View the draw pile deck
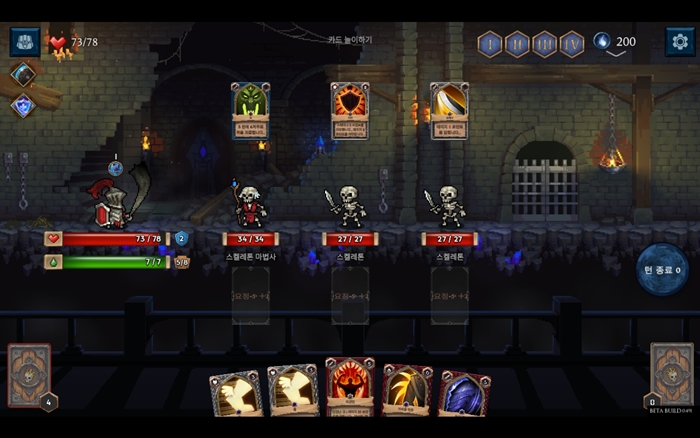The height and width of the screenshot is (438, 700). 30,376
